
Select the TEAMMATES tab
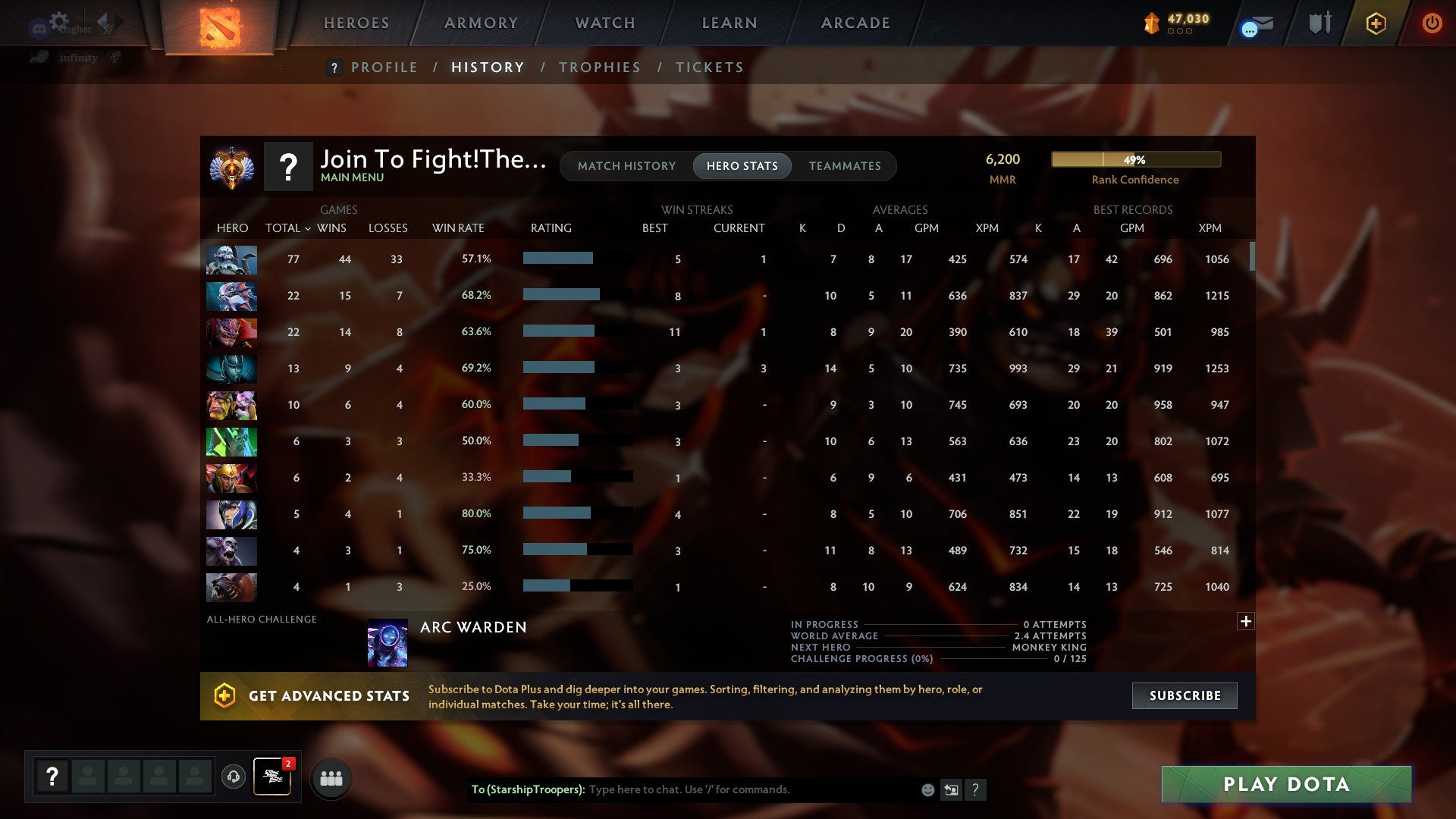click(845, 165)
